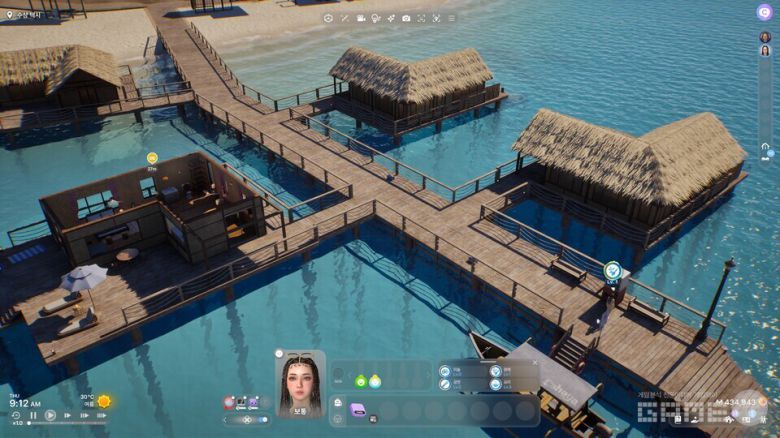The width and height of the screenshot is (780, 438).
Task: Pause the game with the pause button
Action: point(33,415)
